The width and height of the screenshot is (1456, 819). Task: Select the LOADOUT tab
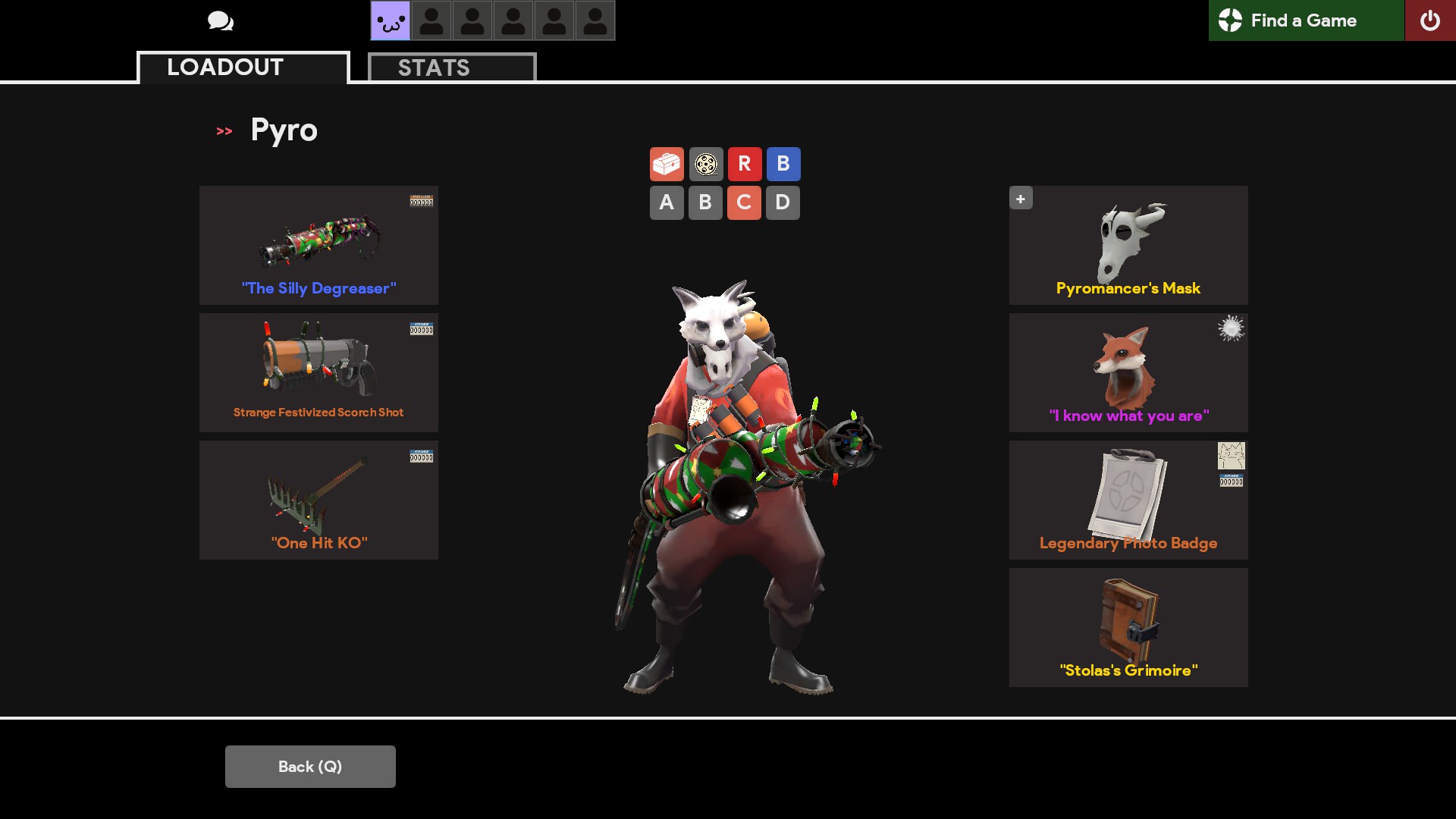point(224,67)
